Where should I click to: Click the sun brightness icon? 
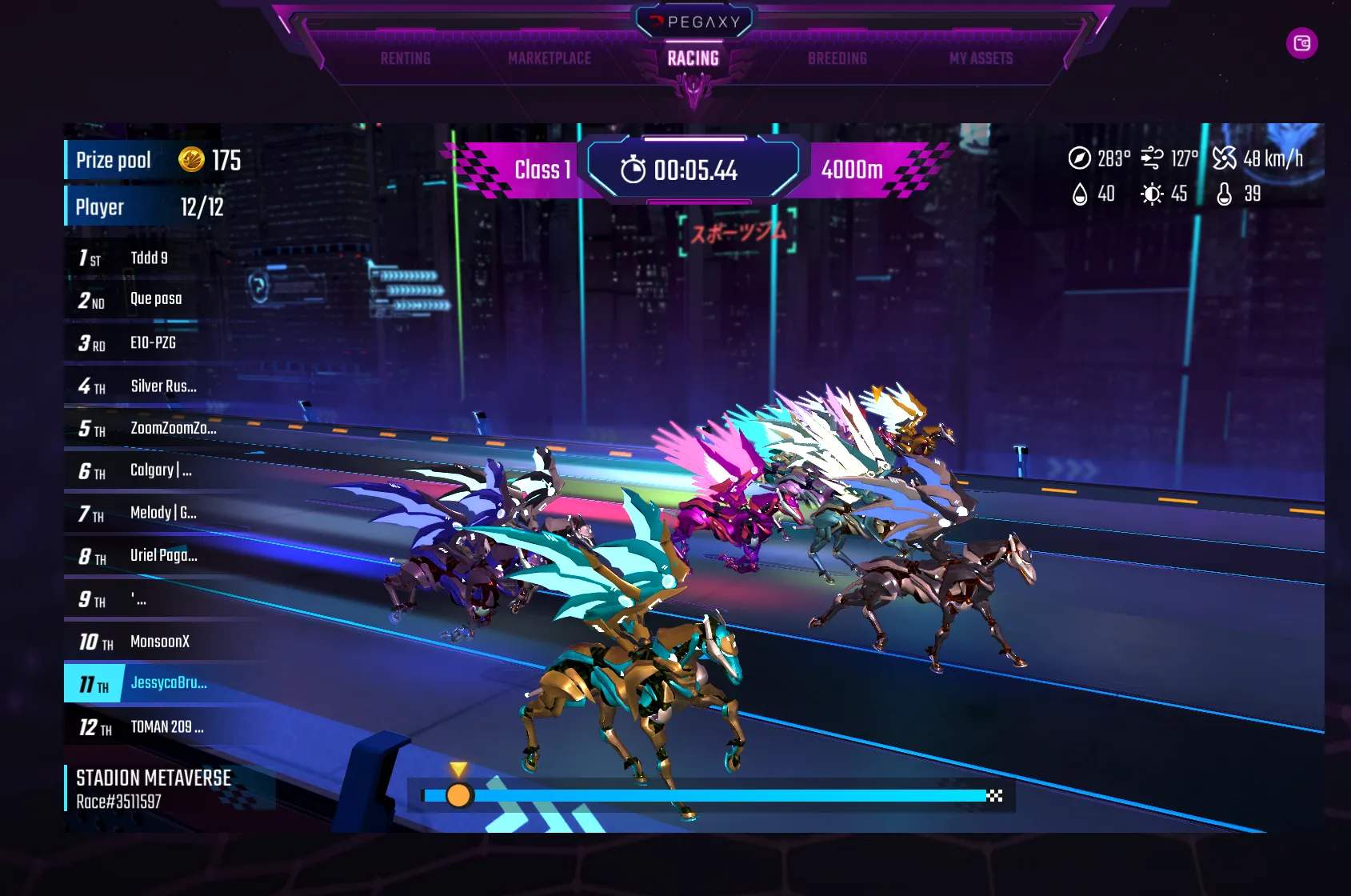tap(1150, 194)
